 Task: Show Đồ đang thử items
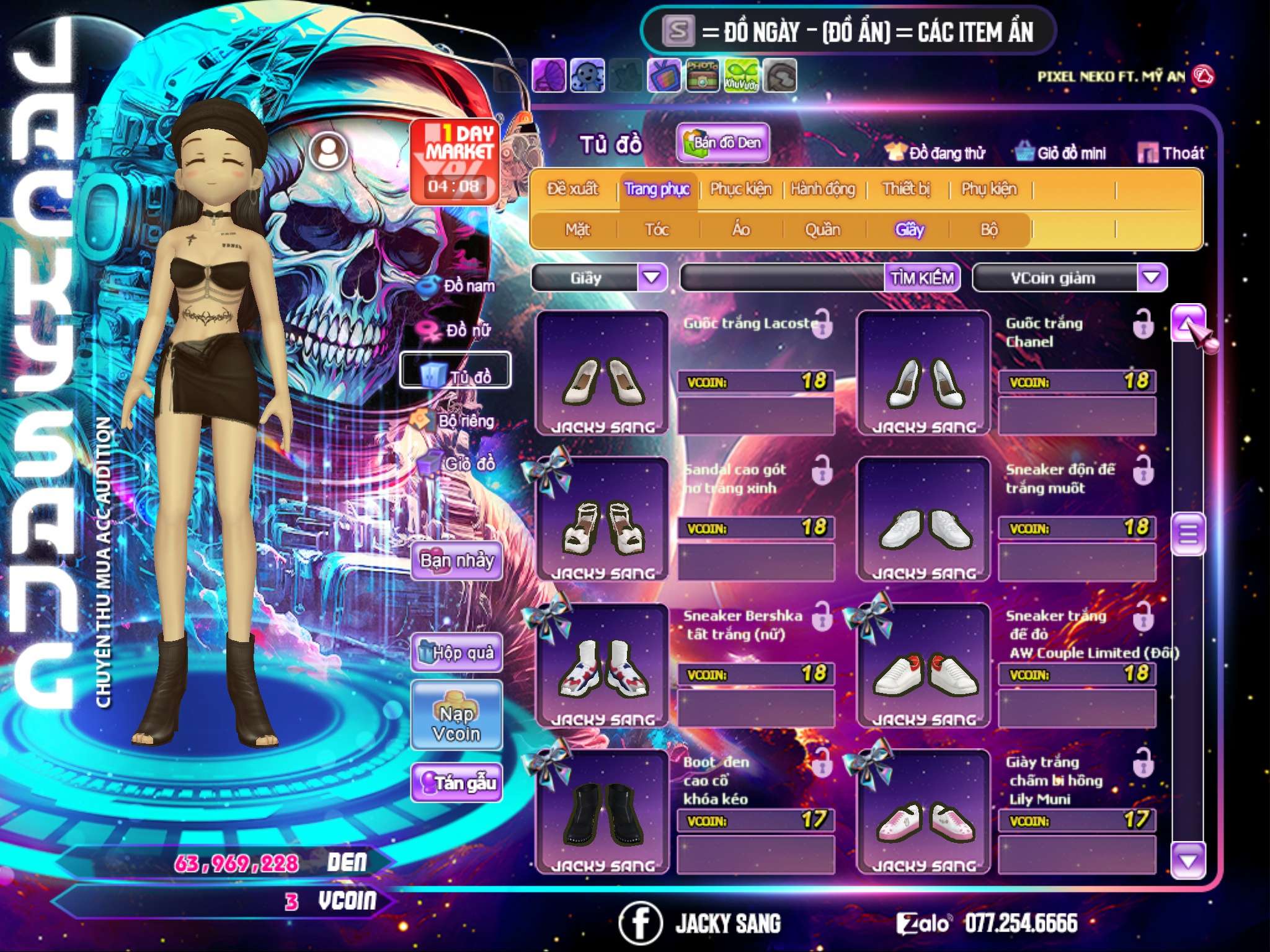point(935,153)
